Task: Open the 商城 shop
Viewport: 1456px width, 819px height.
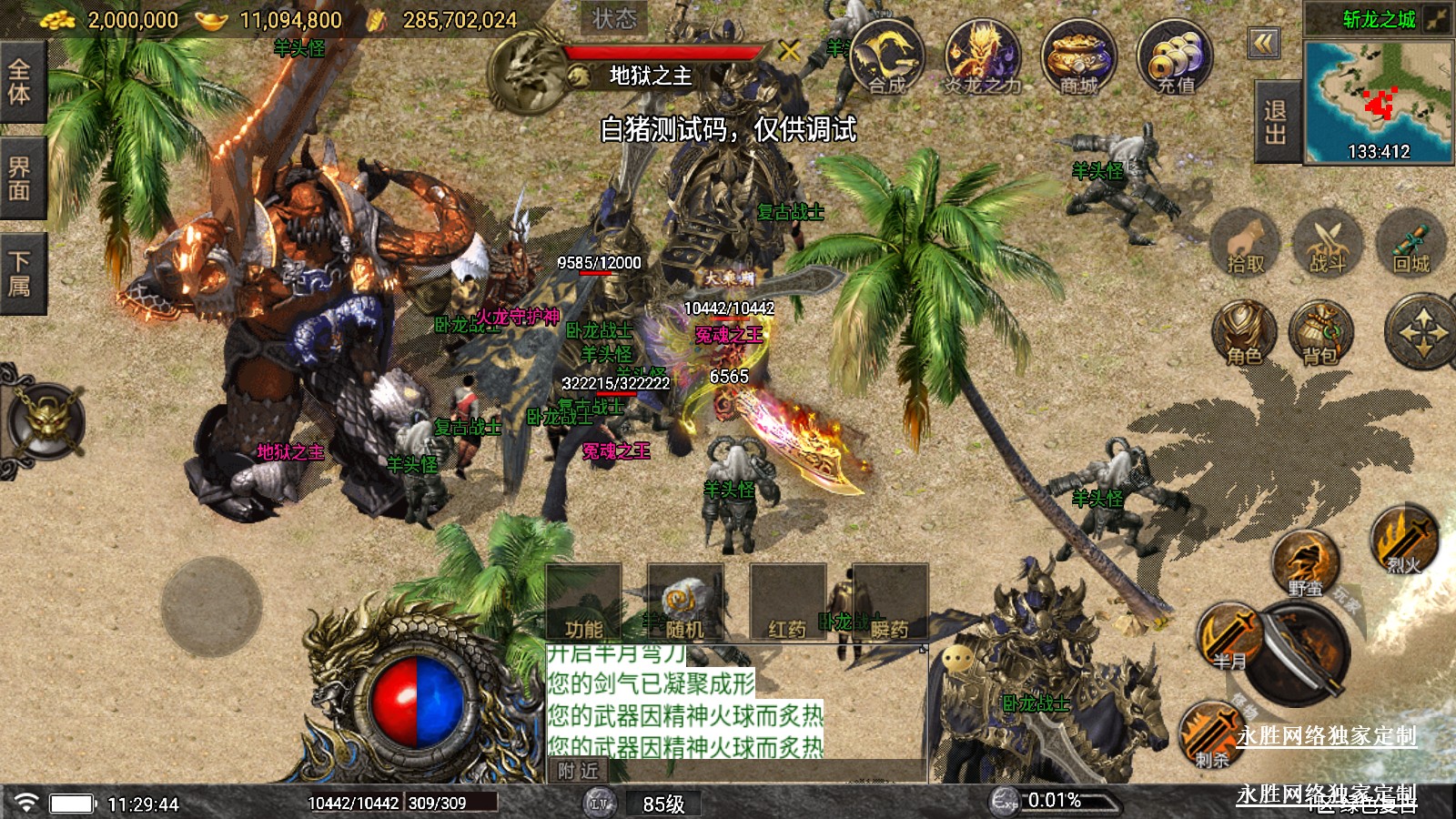Action: pyautogui.click(x=1078, y=58)
